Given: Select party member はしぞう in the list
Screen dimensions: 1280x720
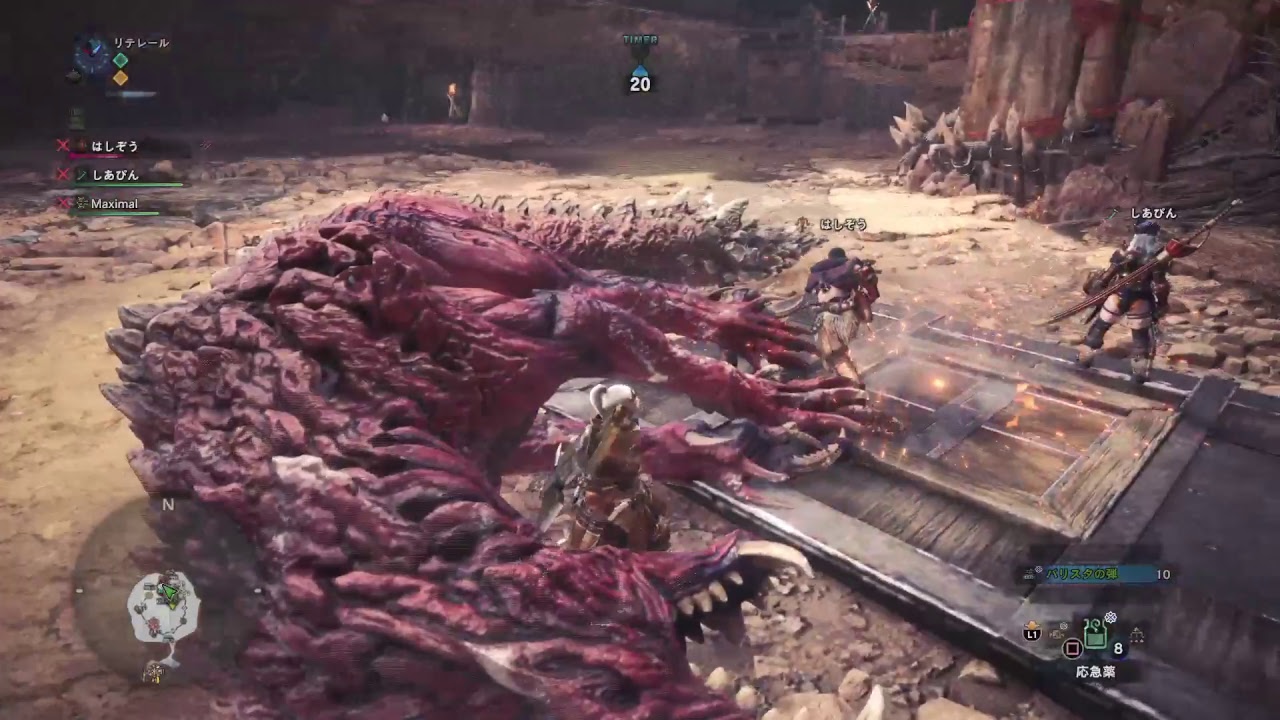Looking at the screenshot, I should coord(114,146).
